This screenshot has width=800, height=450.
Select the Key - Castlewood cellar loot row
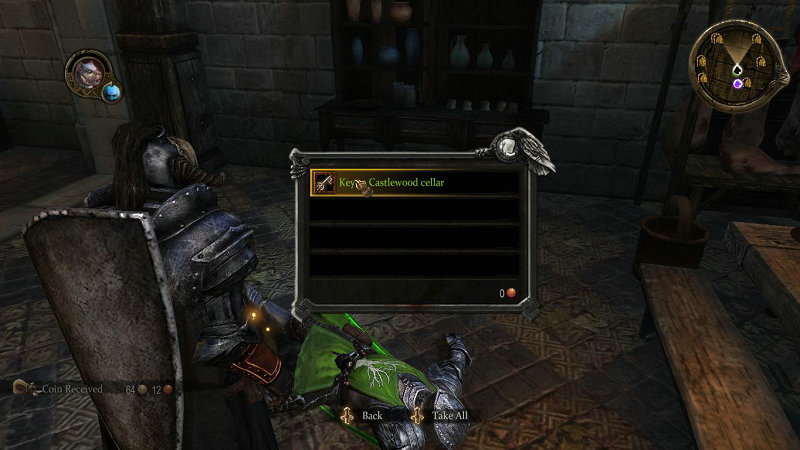414,183
